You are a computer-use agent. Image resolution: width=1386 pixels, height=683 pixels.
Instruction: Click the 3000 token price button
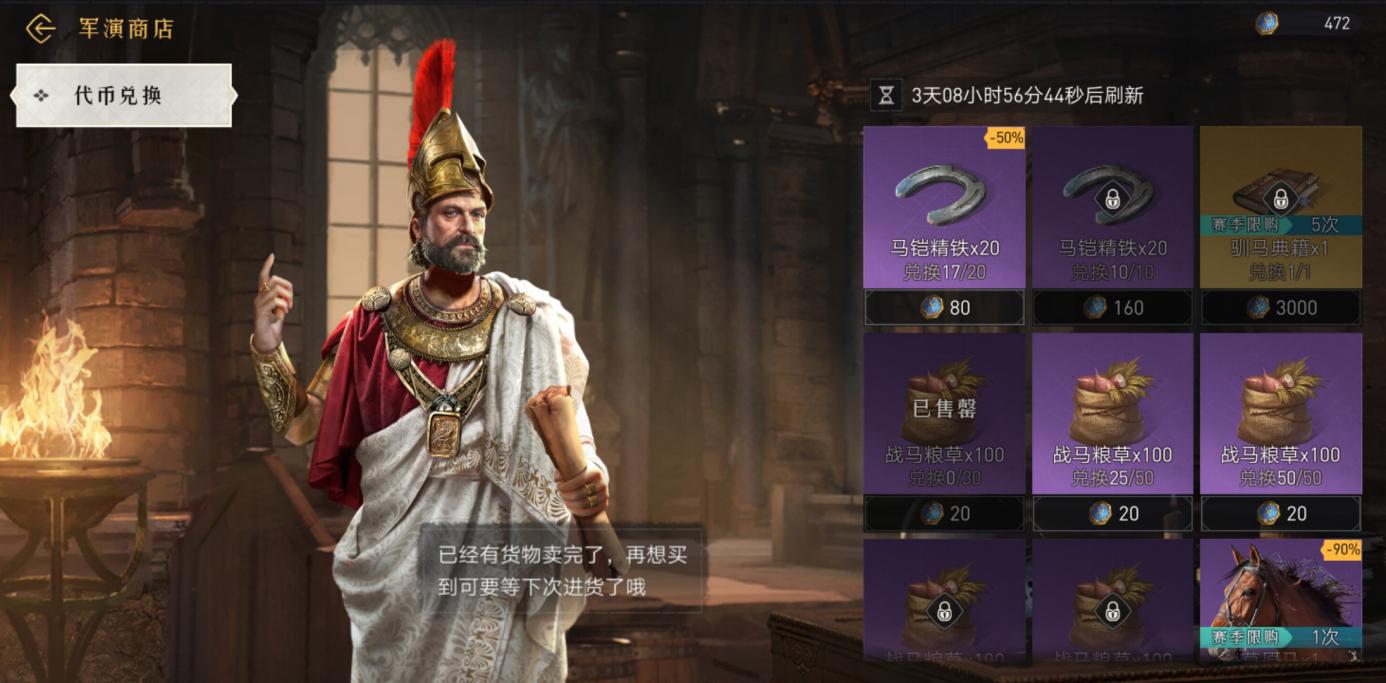tap(1280, 308)
